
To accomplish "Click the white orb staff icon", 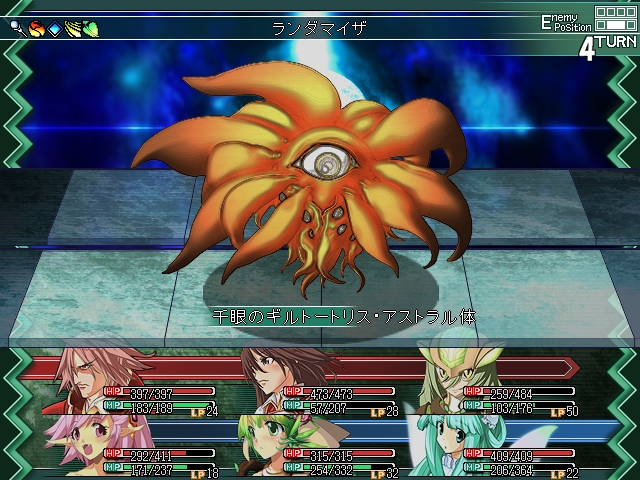I will point(19,28).
